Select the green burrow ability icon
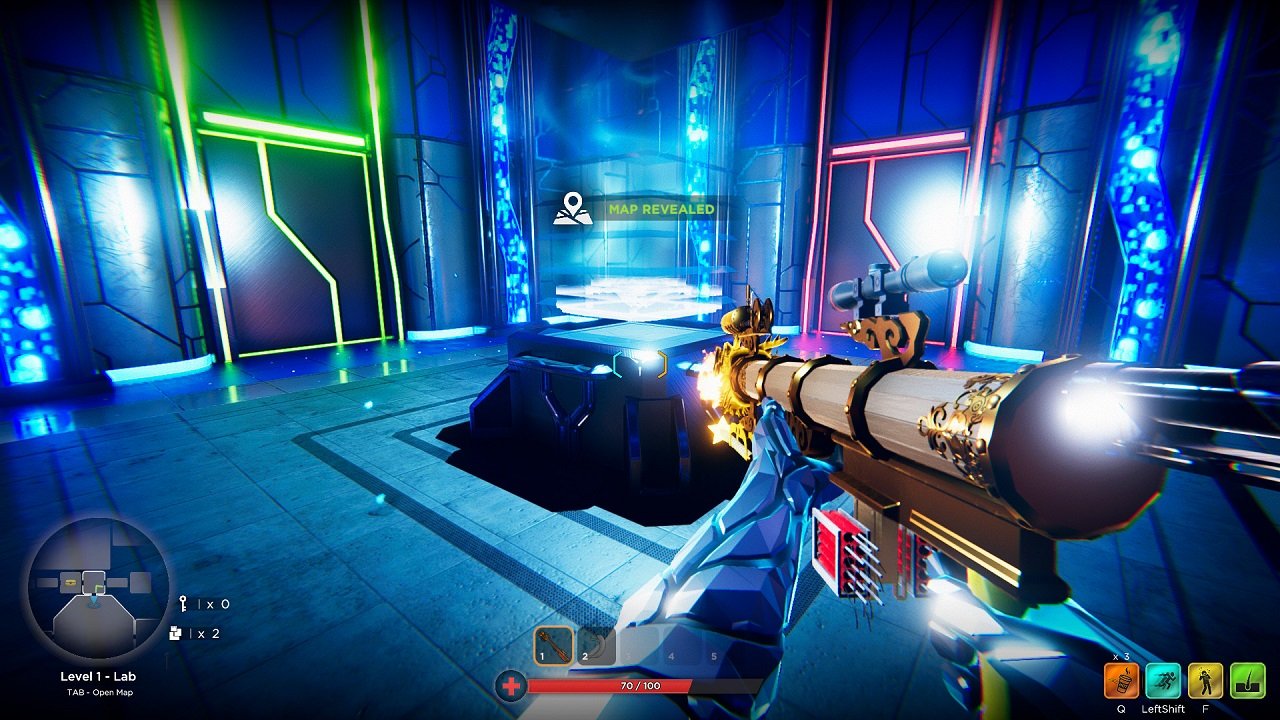 coord(1246,681)
